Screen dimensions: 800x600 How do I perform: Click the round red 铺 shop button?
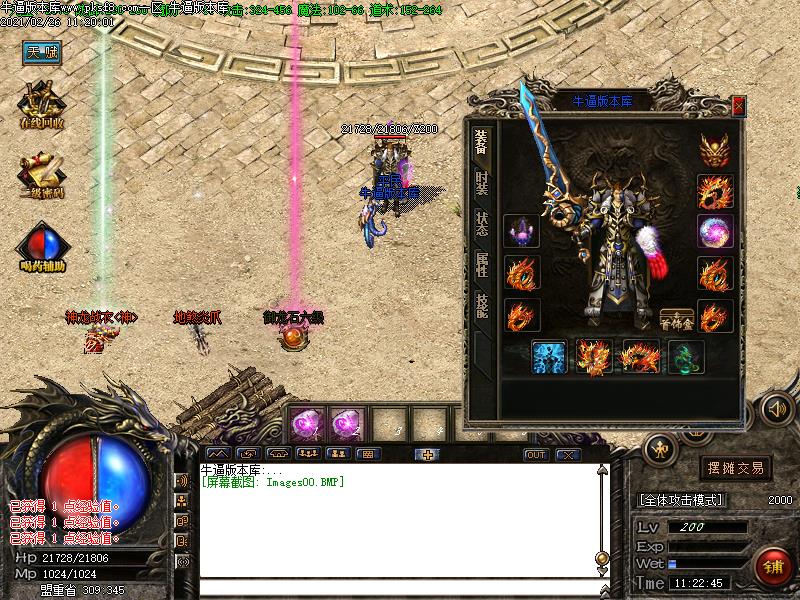pyautogui.click(x=773, y=567)
